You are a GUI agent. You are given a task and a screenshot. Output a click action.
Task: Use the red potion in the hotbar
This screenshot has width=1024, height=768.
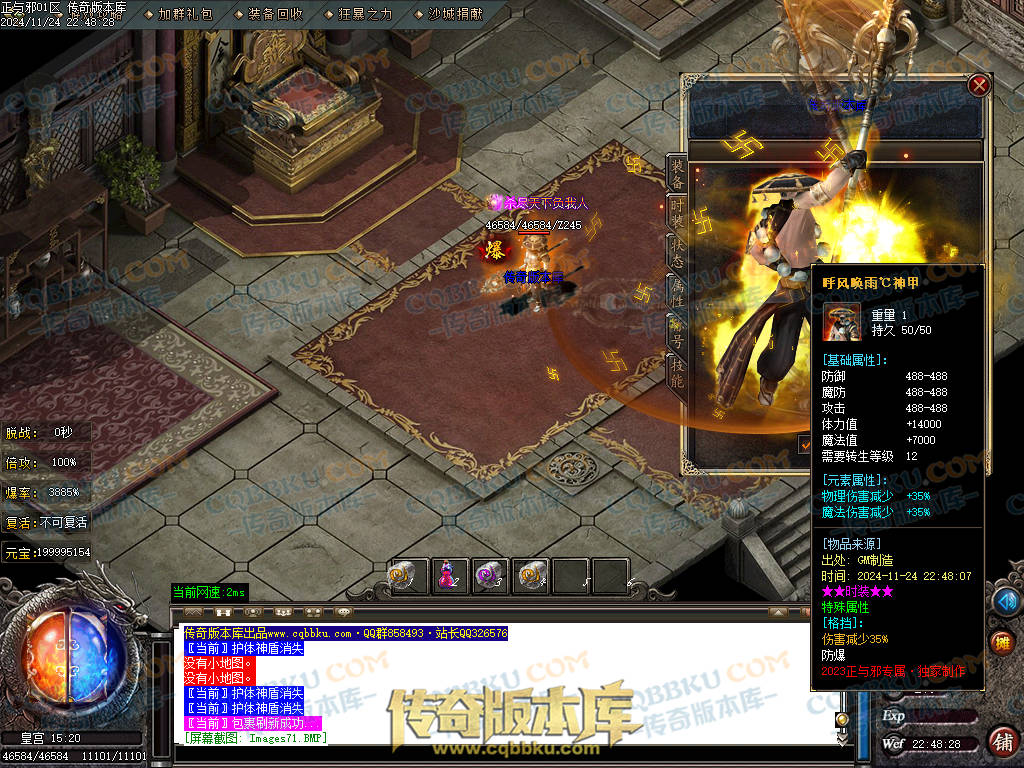click(x=447, y=575)
